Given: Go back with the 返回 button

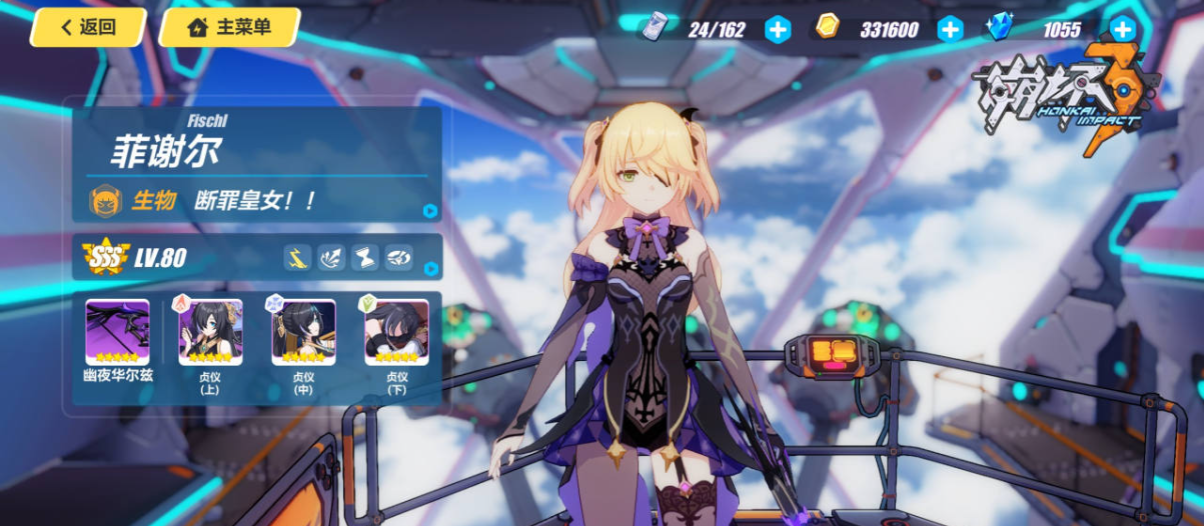Looking at the screenshot, I should click(x=88, y=28).
